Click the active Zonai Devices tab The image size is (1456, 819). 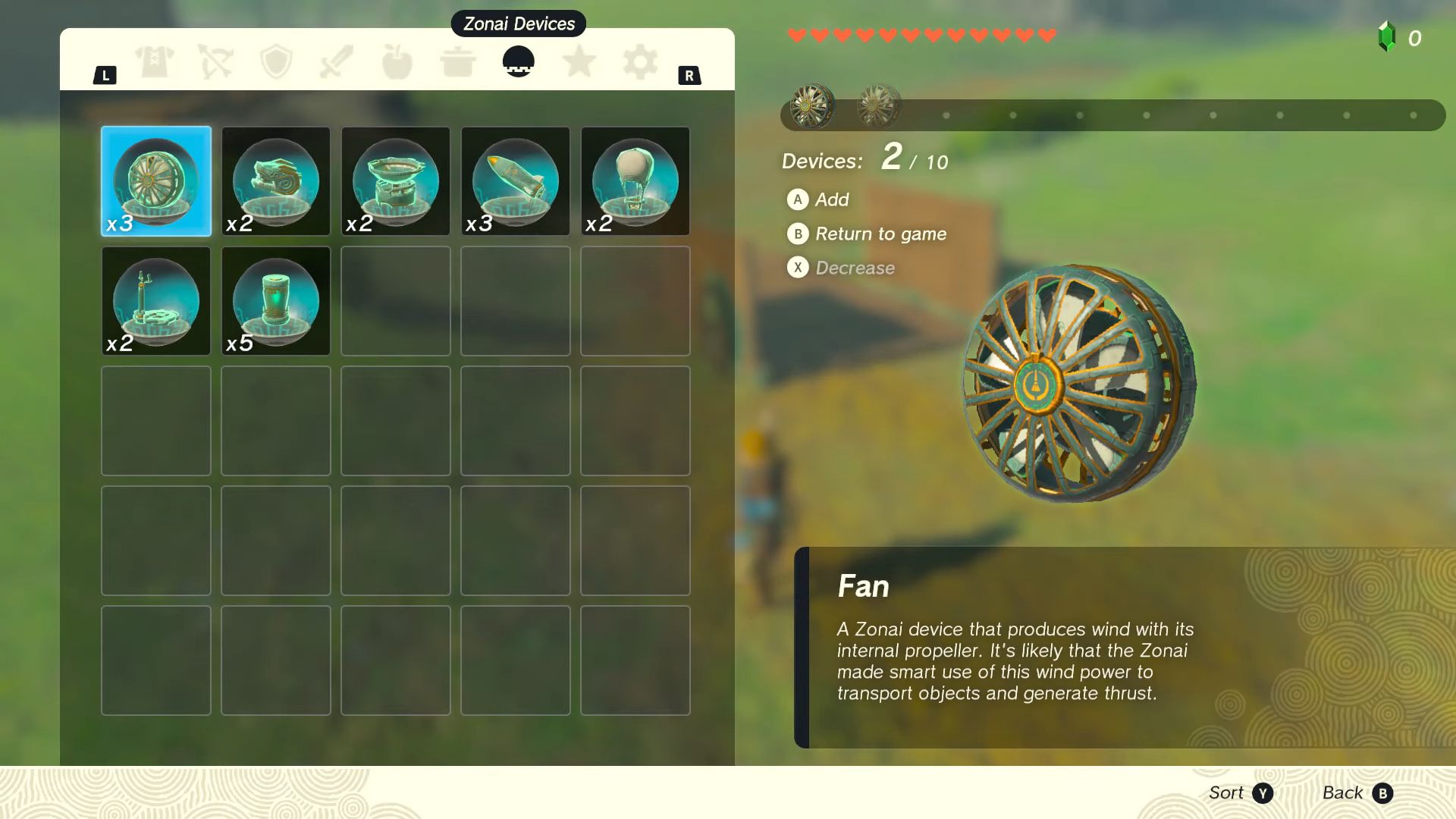pos(519,61)
